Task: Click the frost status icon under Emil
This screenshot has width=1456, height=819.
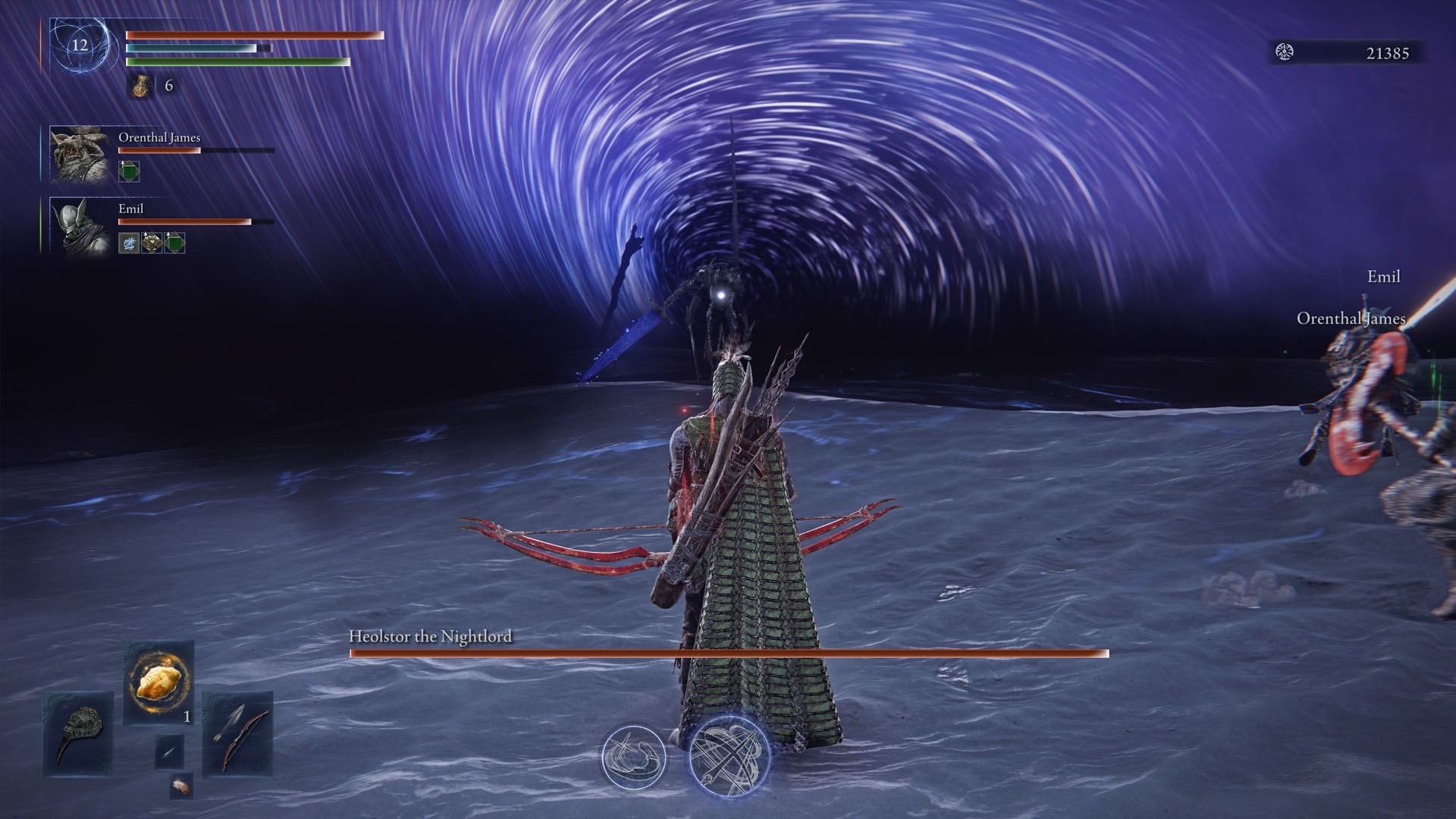Action: tap(129, 243)
